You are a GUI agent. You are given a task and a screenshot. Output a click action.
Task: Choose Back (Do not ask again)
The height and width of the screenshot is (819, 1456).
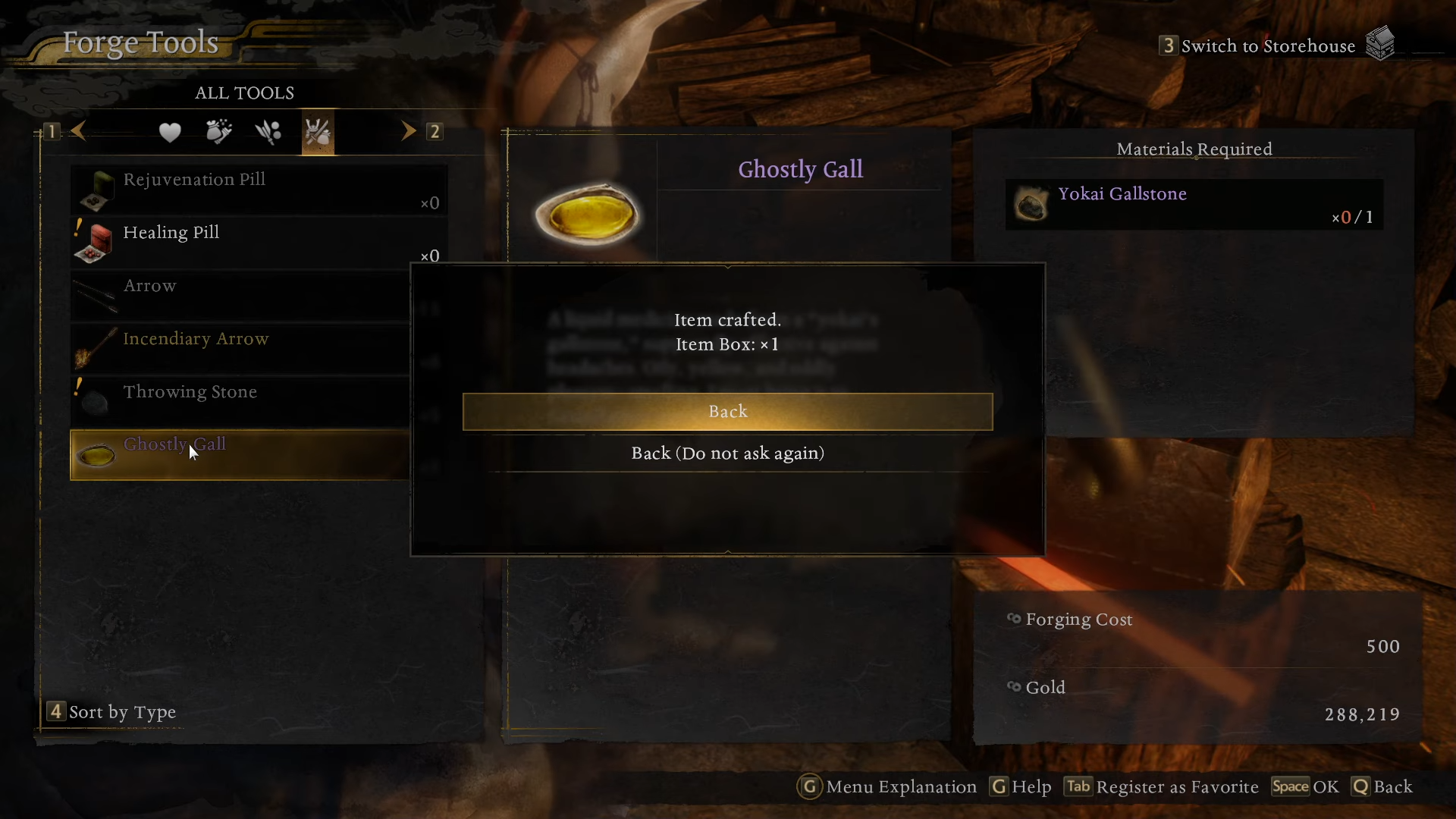[727, 453]
